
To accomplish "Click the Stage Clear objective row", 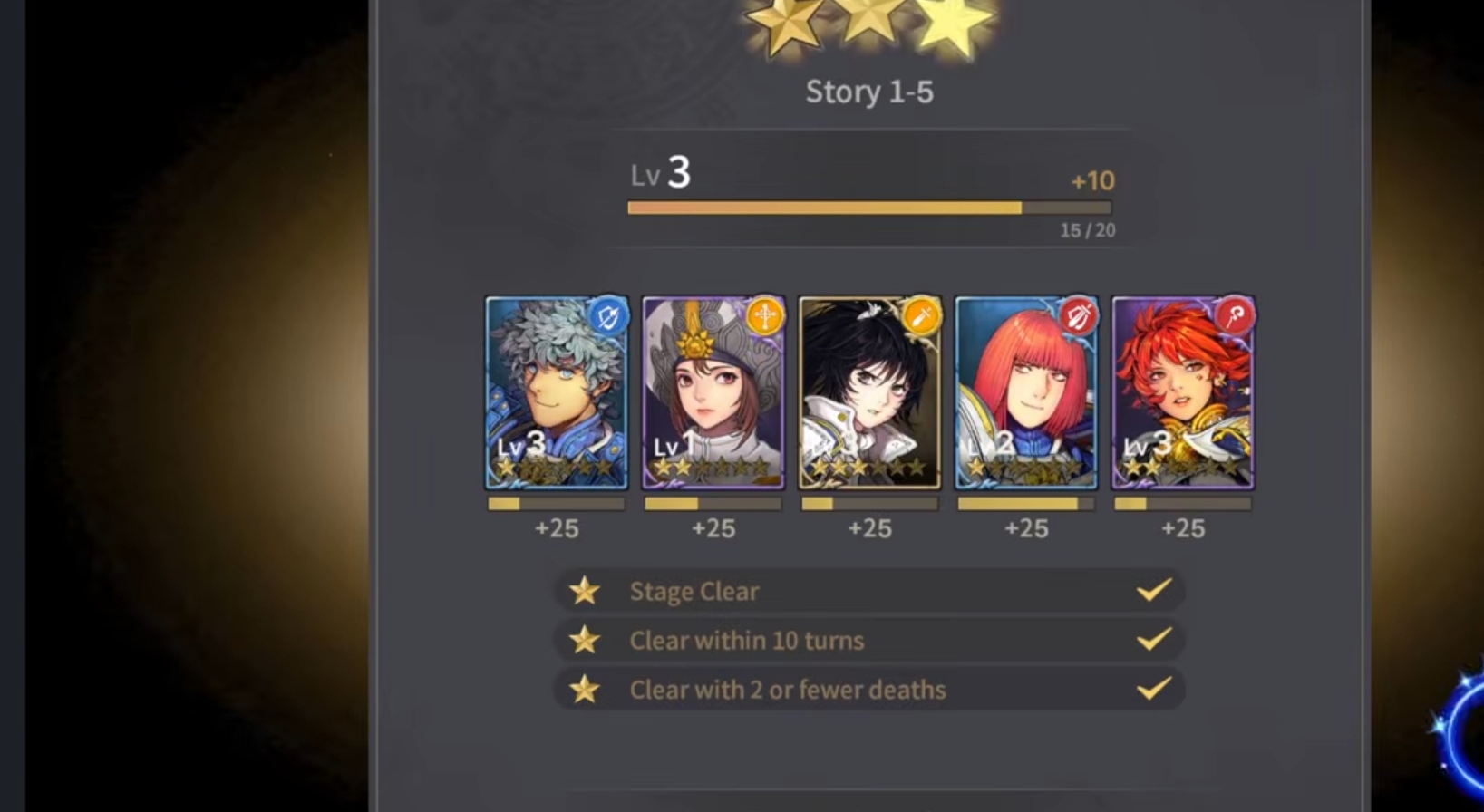I will (x=868, y=591).
